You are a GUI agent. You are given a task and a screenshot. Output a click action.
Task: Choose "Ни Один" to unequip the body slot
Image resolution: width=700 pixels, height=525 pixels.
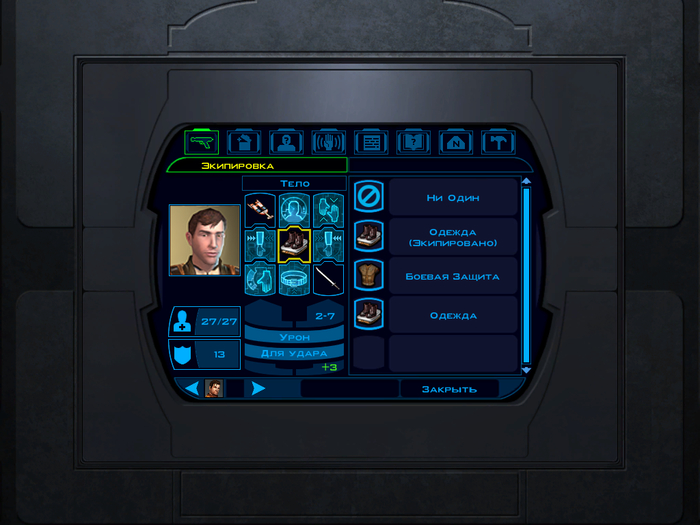pos(453,198)
